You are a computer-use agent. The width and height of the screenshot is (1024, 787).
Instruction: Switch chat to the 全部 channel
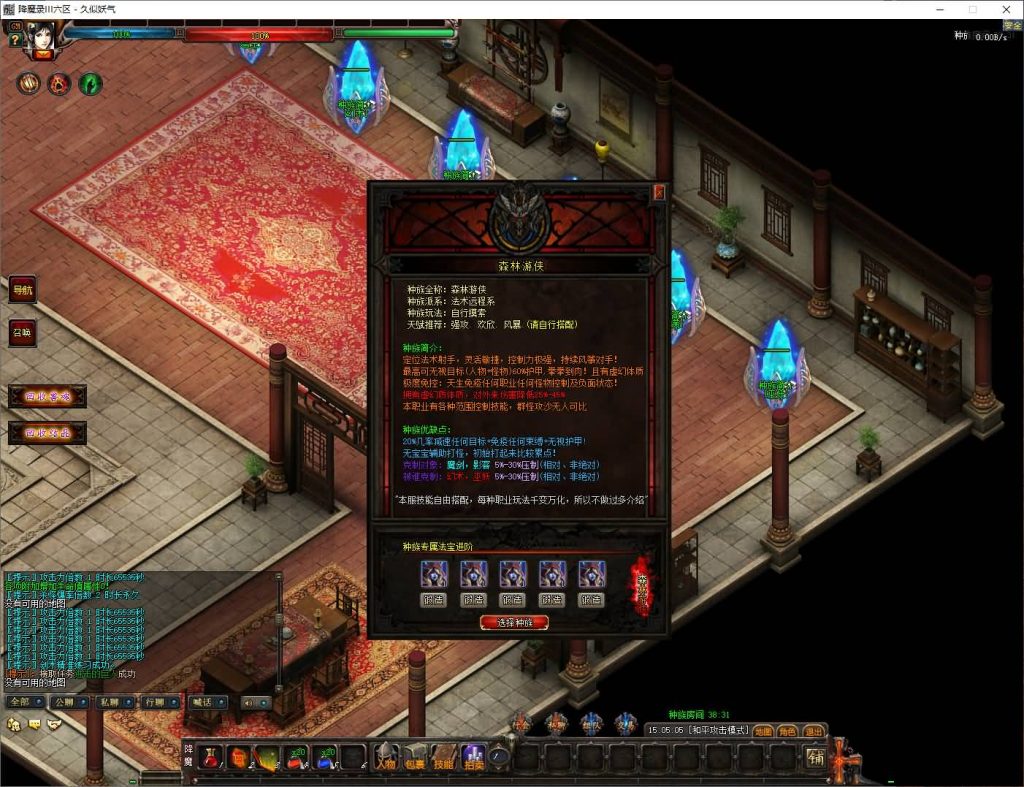coord(19,702)
